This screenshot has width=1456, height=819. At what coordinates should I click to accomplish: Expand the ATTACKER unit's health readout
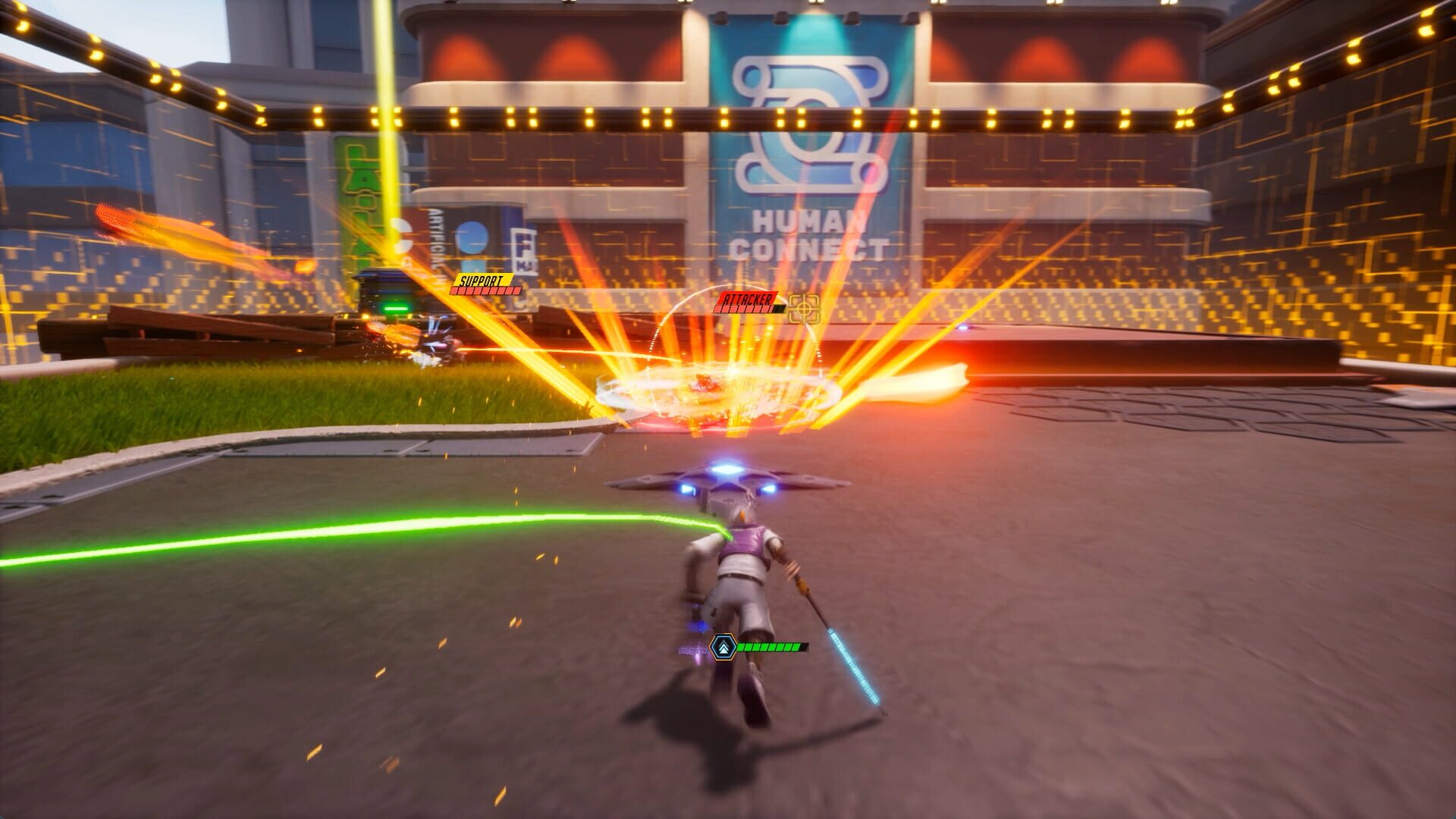pos(748,309)
